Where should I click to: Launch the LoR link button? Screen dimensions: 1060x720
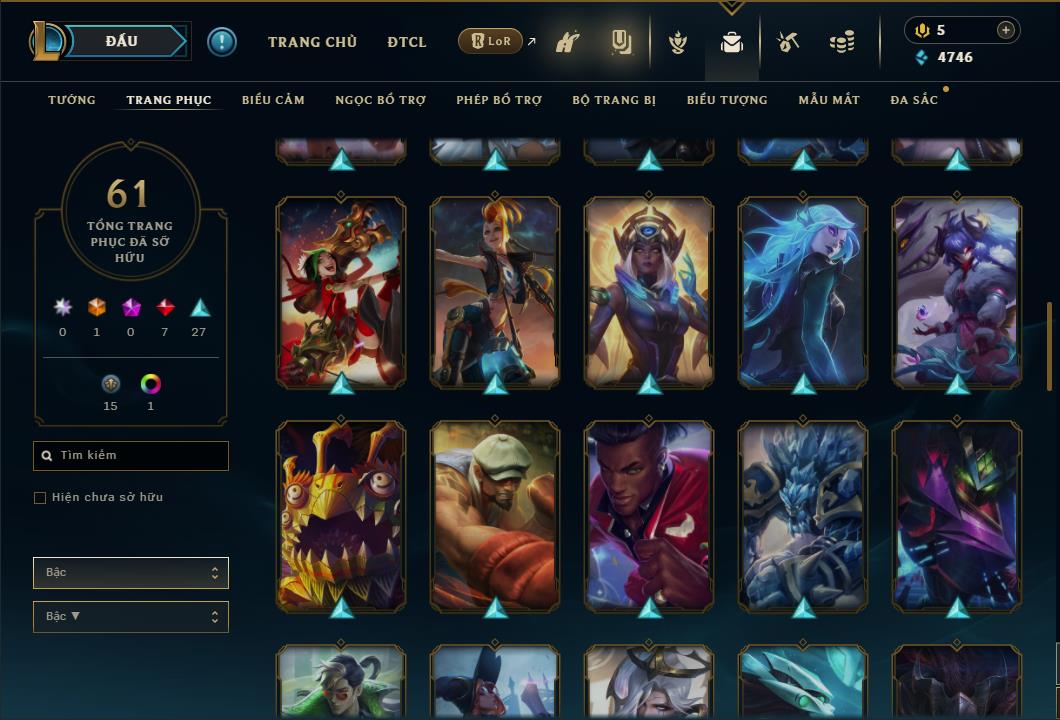point(491,42)
